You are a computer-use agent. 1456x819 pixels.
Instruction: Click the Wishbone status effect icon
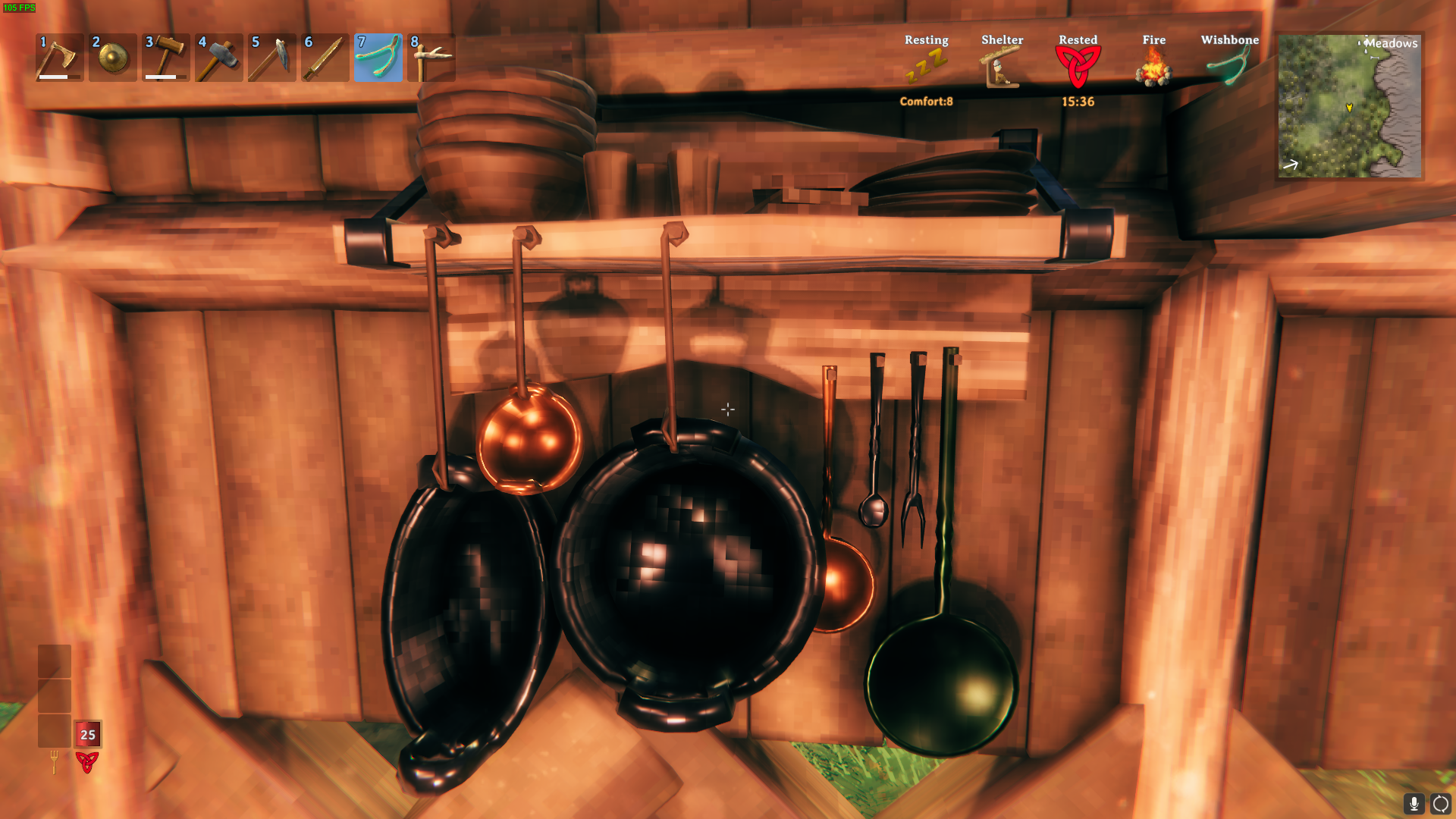(1229, 67)
